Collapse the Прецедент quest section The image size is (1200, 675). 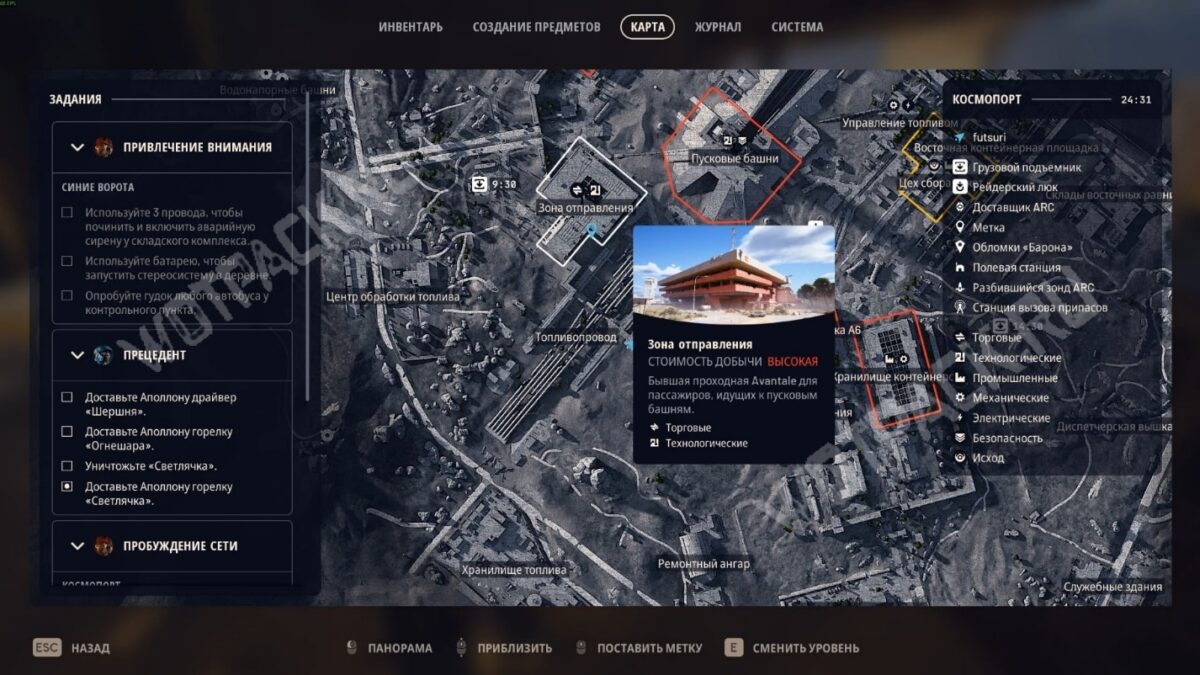click(x=78, y=355)
